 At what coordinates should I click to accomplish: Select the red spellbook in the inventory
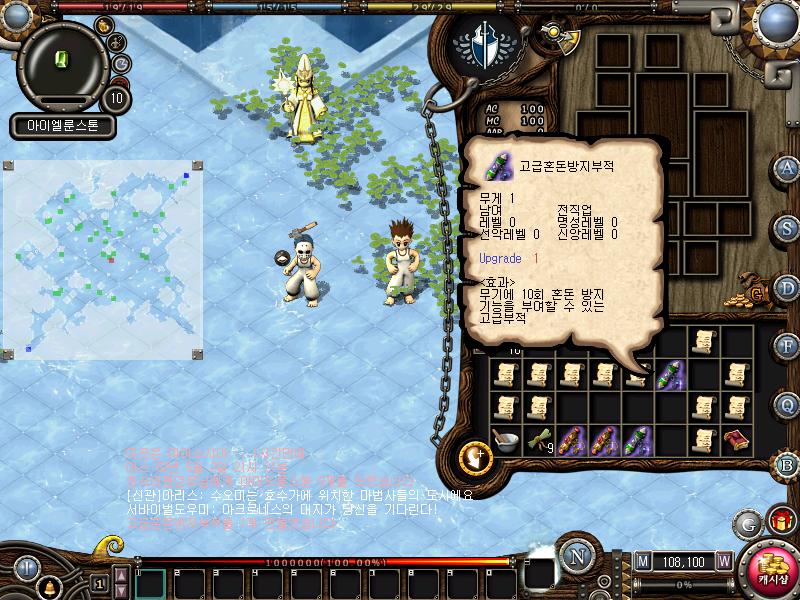click(737, 440)
